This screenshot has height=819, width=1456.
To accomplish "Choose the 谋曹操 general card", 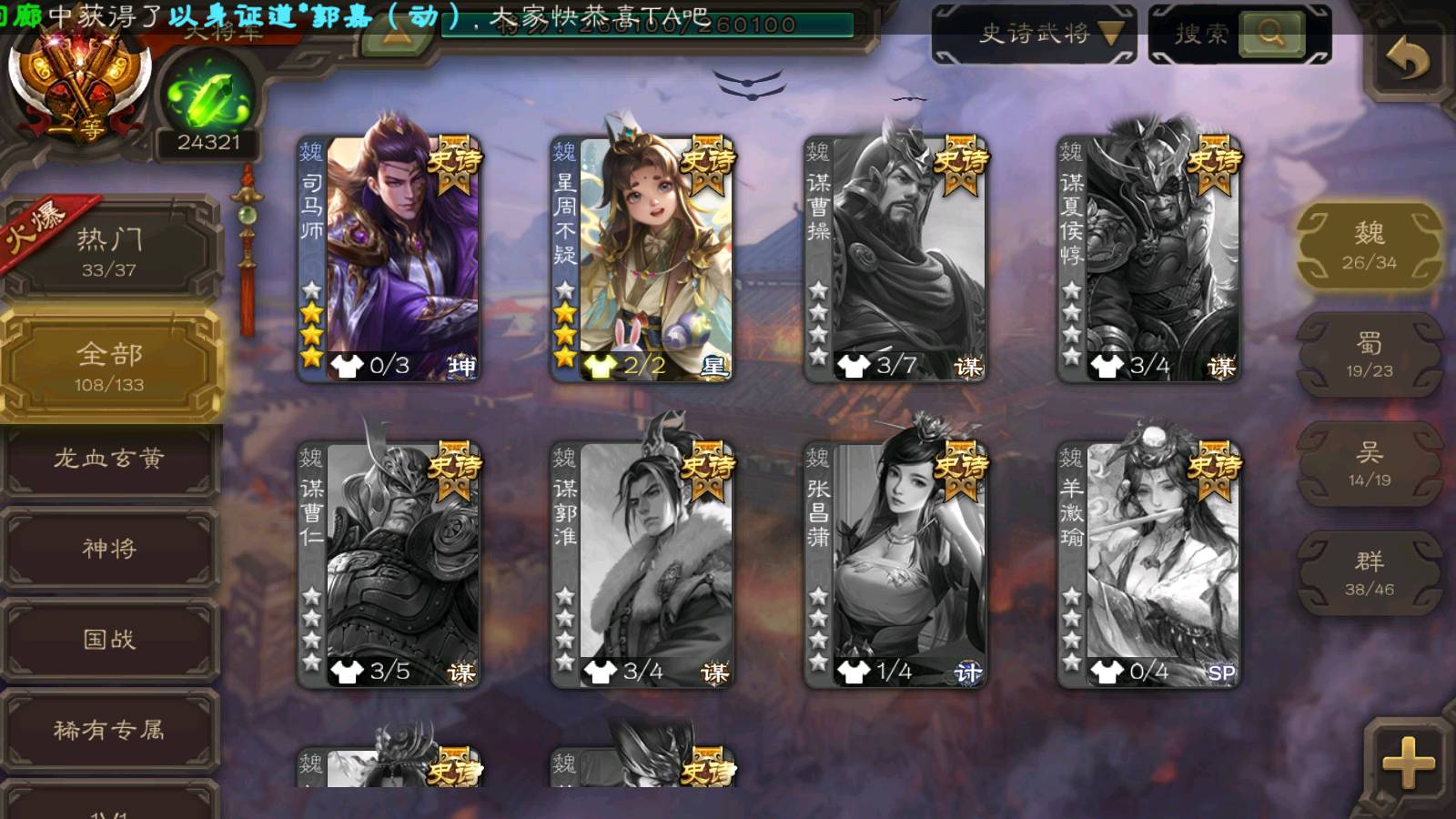I will 895,258.
